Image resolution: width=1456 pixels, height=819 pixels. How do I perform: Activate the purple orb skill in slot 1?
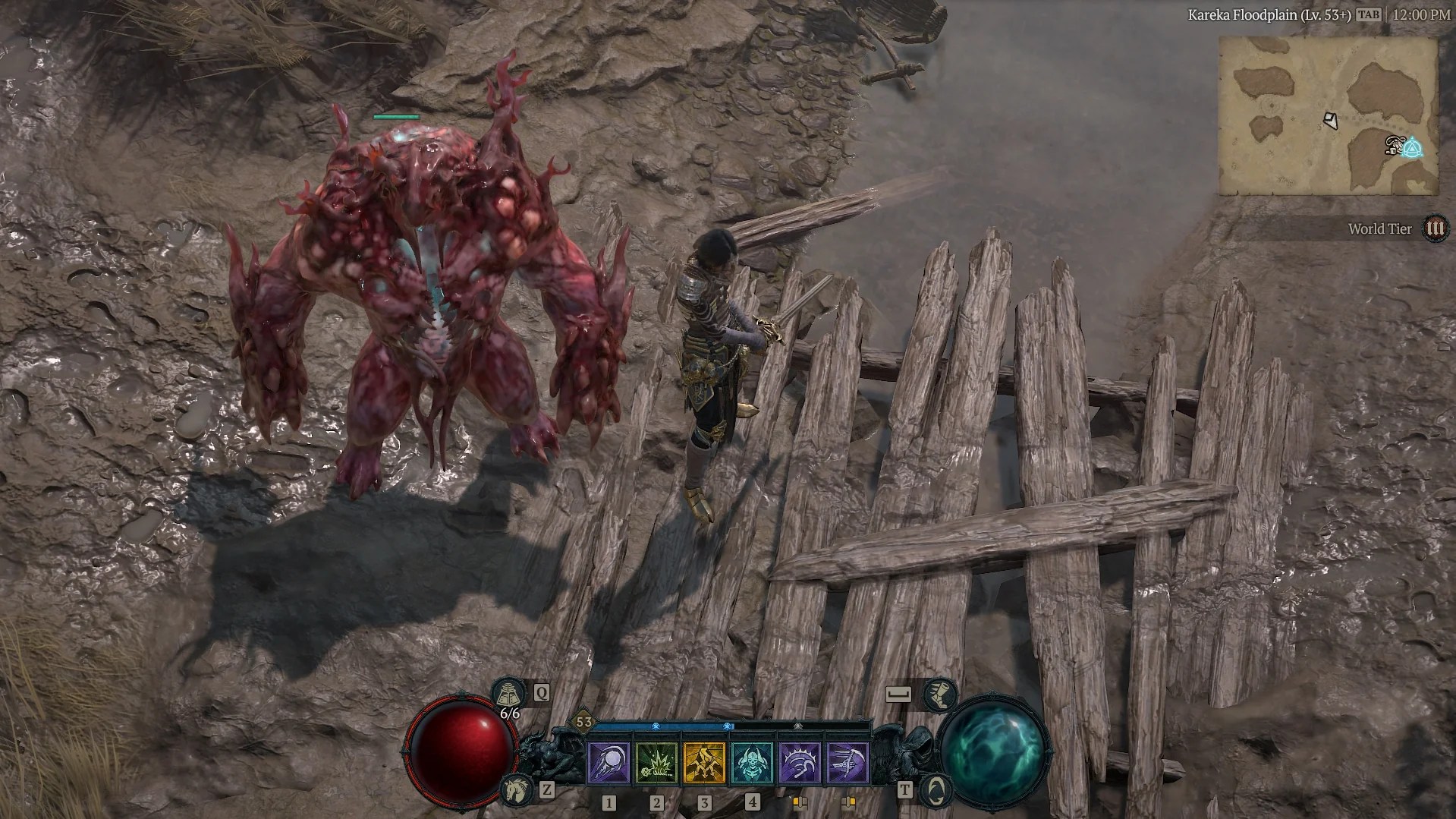(x=609, y=762)
